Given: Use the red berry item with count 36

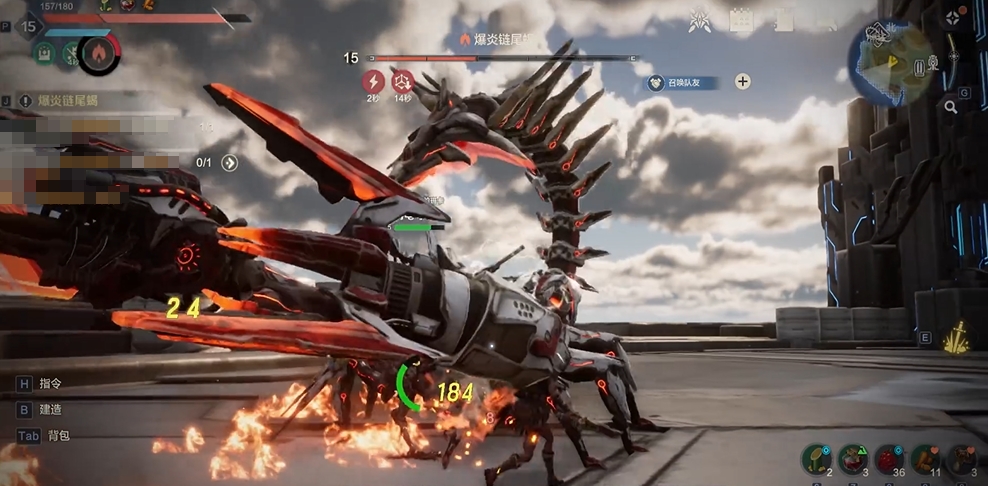Looking at the screenshot, I should (889, 459).
